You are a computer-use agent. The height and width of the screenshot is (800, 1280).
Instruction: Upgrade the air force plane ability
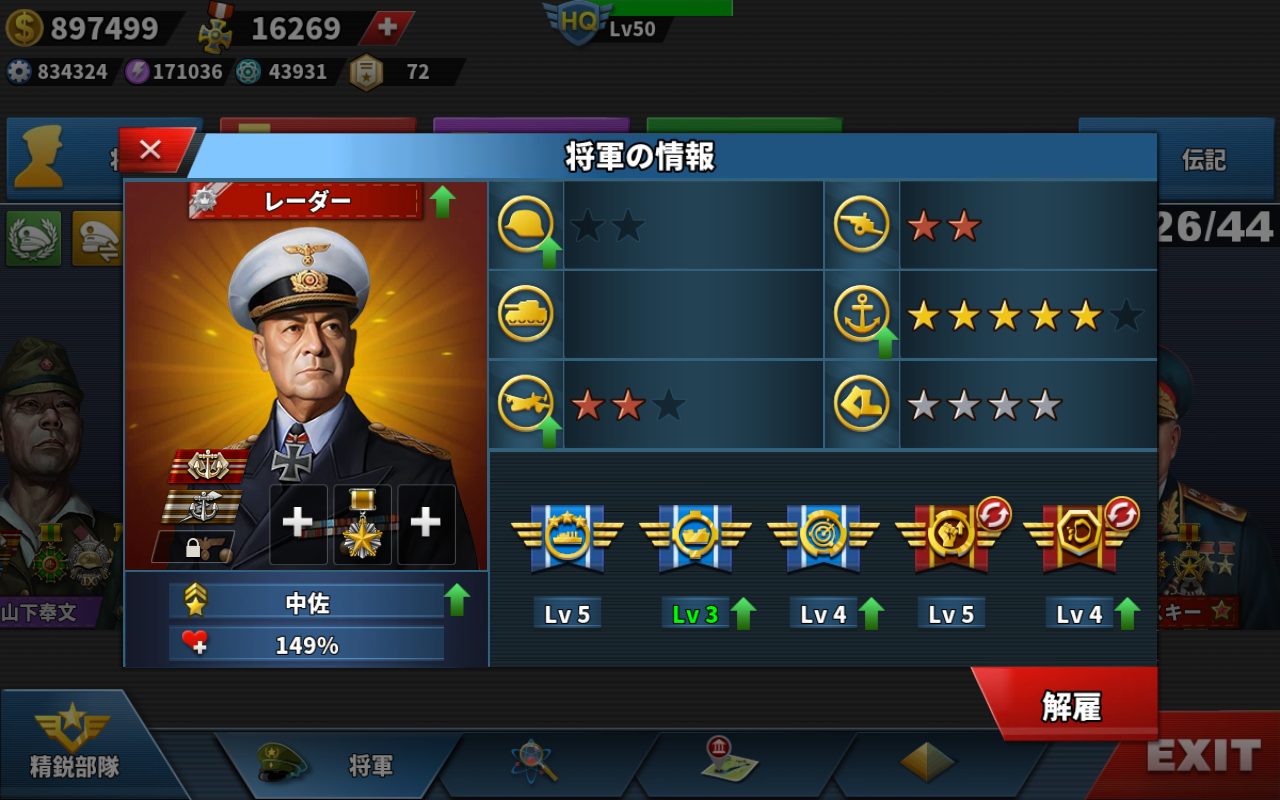coord(548,432)
